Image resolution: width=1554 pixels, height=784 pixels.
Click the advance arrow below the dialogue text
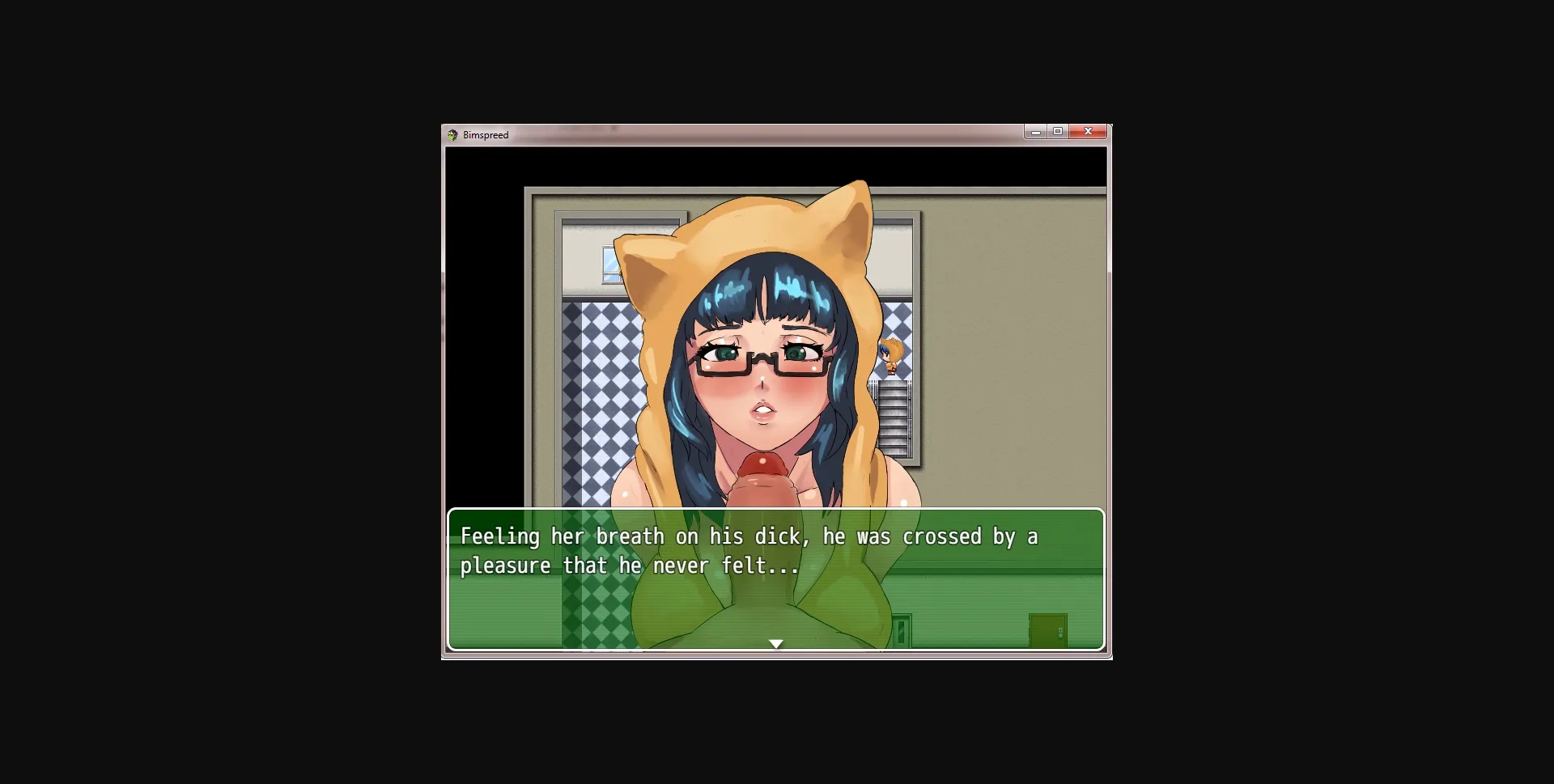(x=776, y=644)
